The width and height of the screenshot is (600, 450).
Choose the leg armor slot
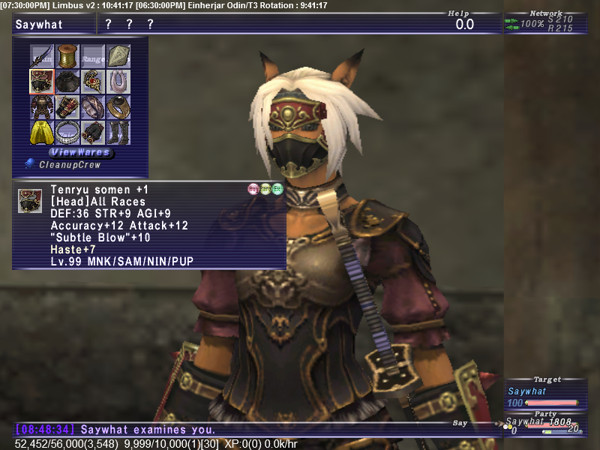tap(92, 132)
